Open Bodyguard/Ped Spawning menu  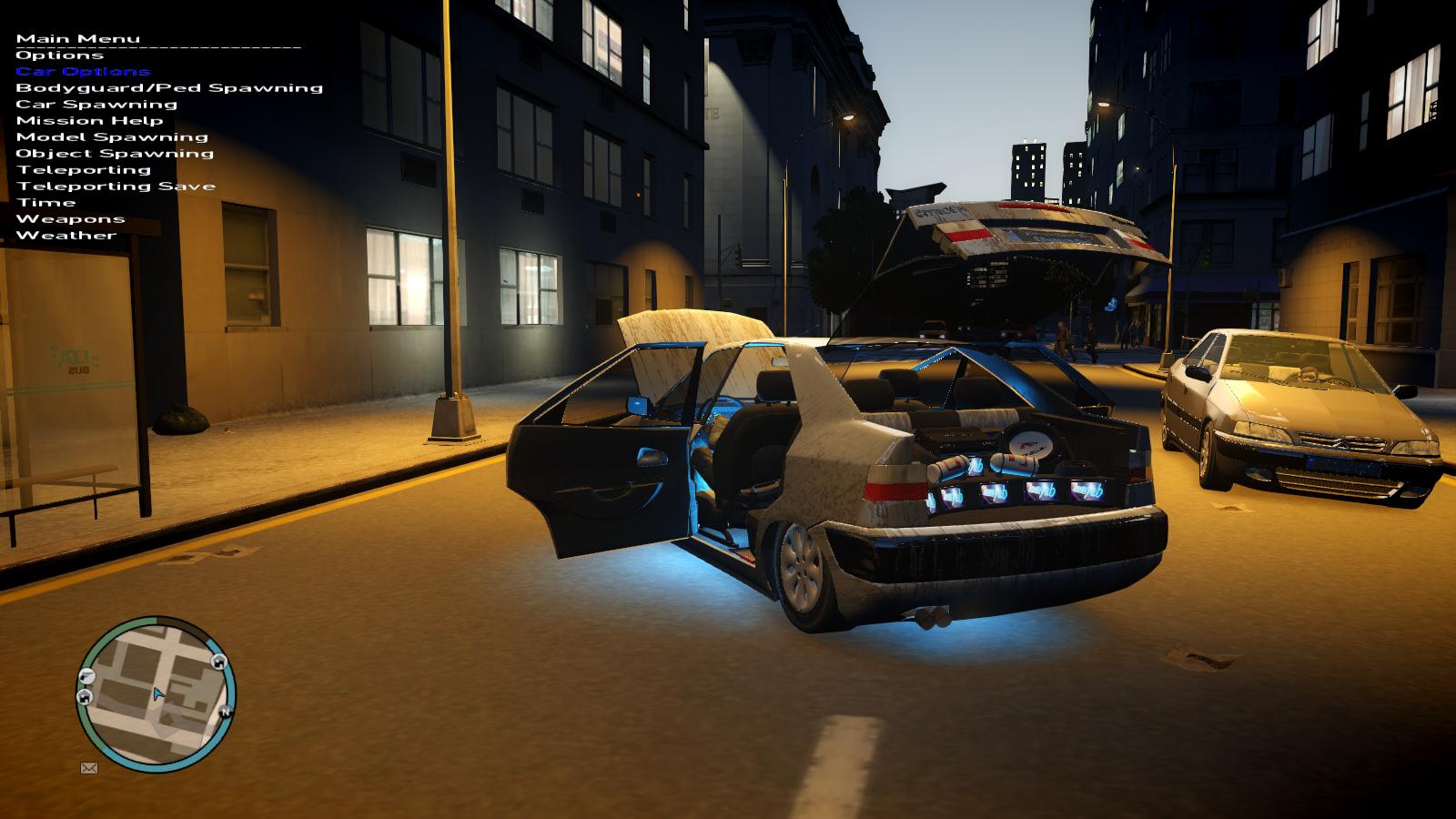coord(169,88)
